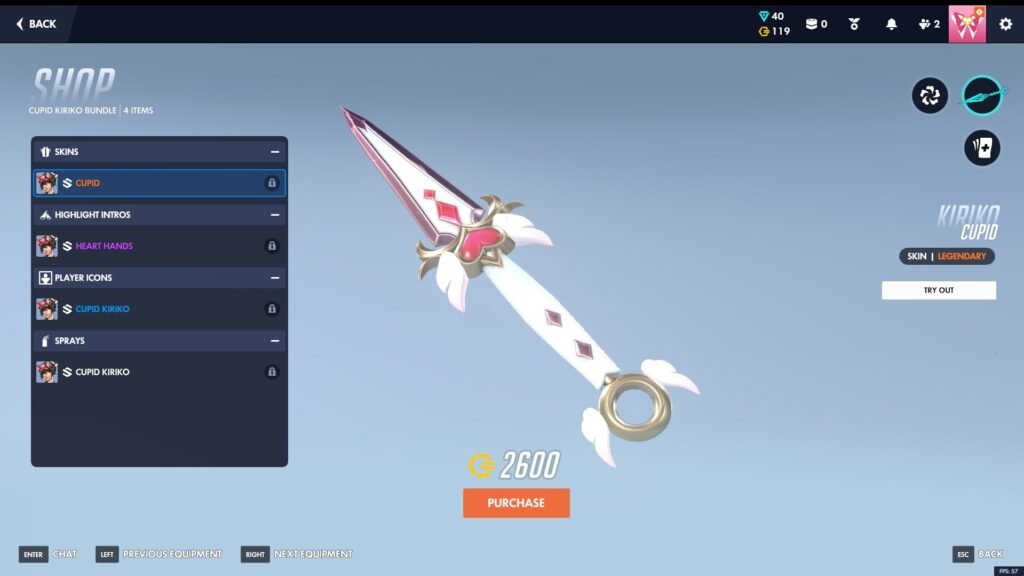This screenshot has height=576, width=1024.
Task: Collapse the Player Icons category
Action: pos(274,278)
